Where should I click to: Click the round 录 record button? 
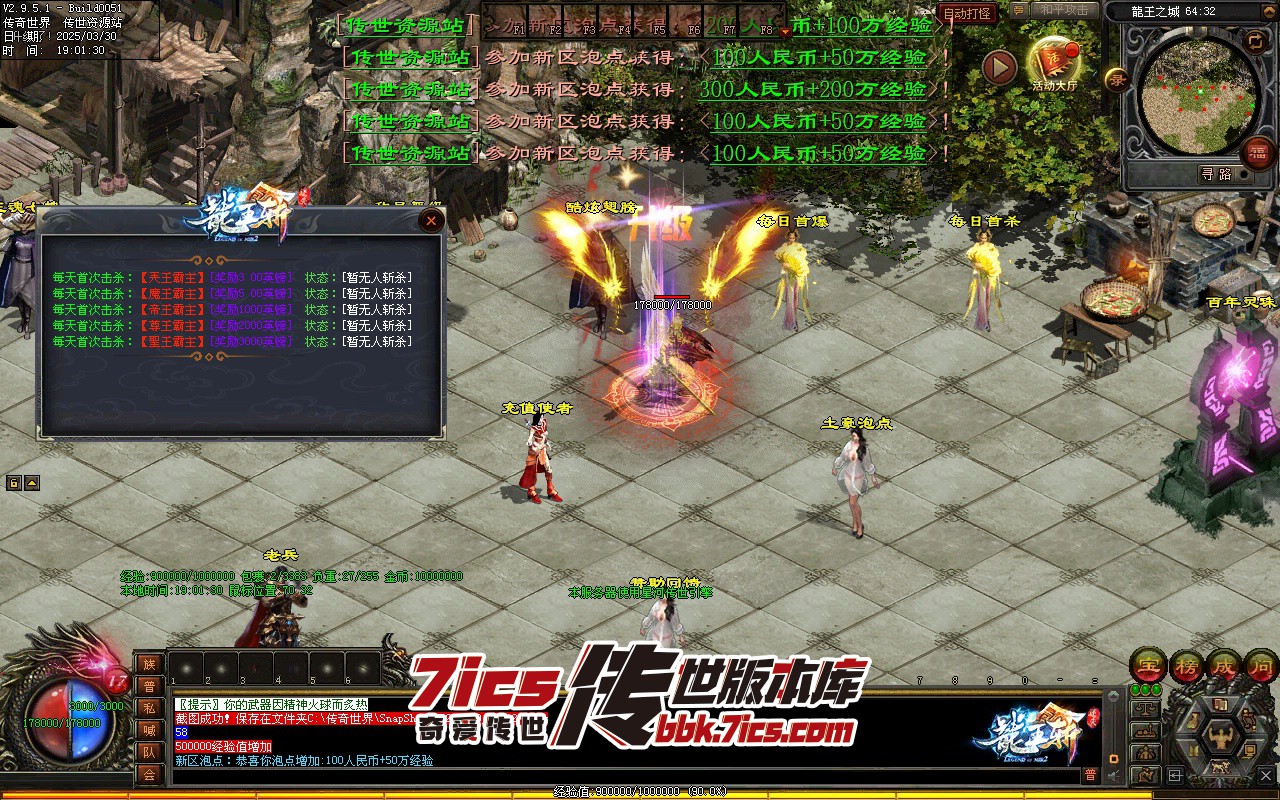click(1116, 78)
